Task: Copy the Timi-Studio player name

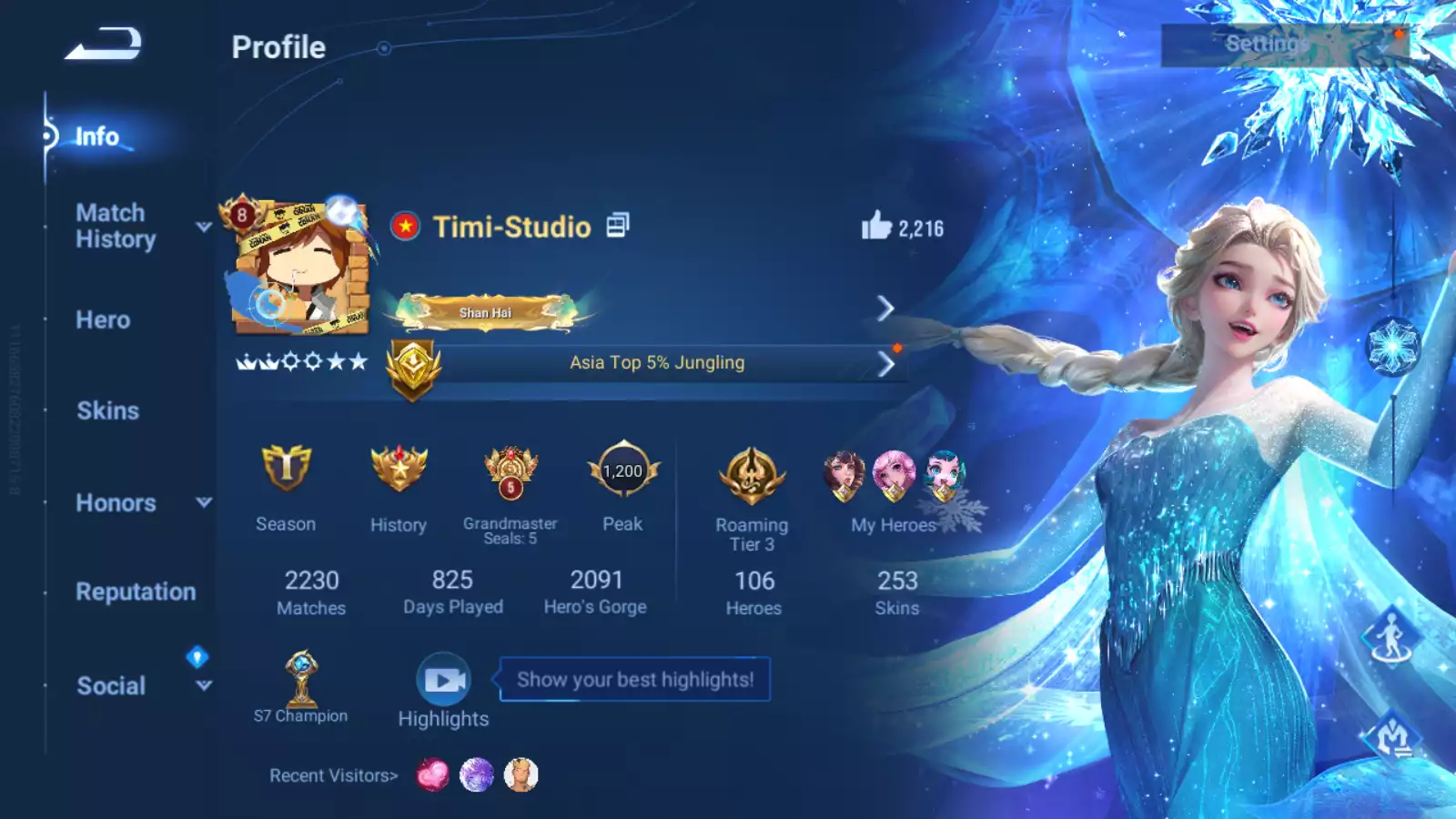Action: [618, 225]
